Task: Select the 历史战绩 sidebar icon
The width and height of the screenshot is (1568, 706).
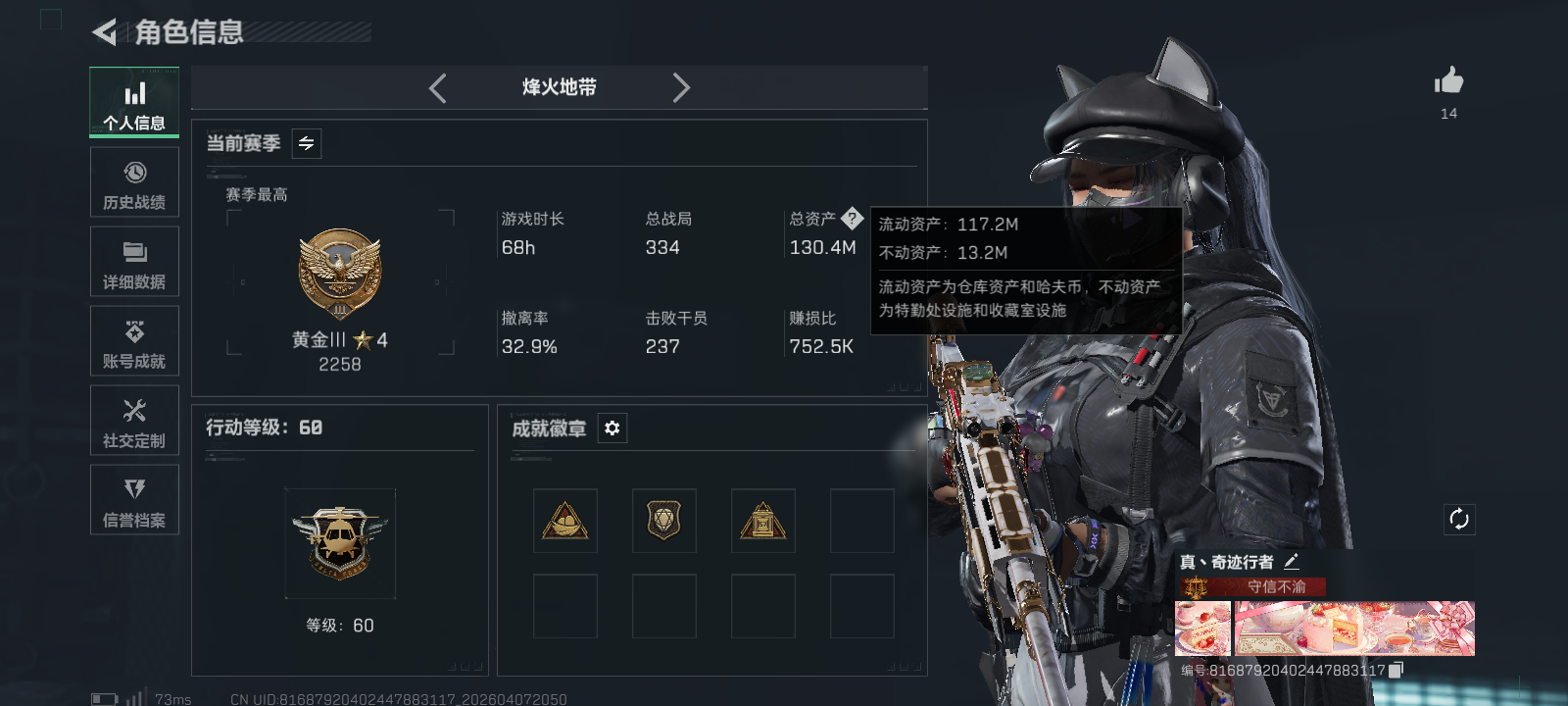Action: 134,181
